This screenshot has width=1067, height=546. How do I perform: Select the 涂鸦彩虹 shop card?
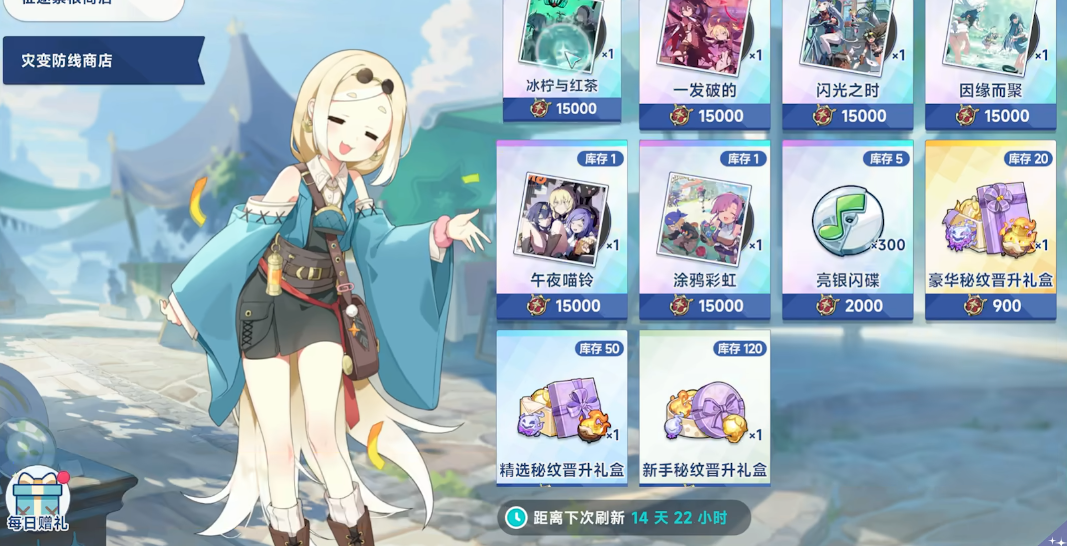point(704,230)
